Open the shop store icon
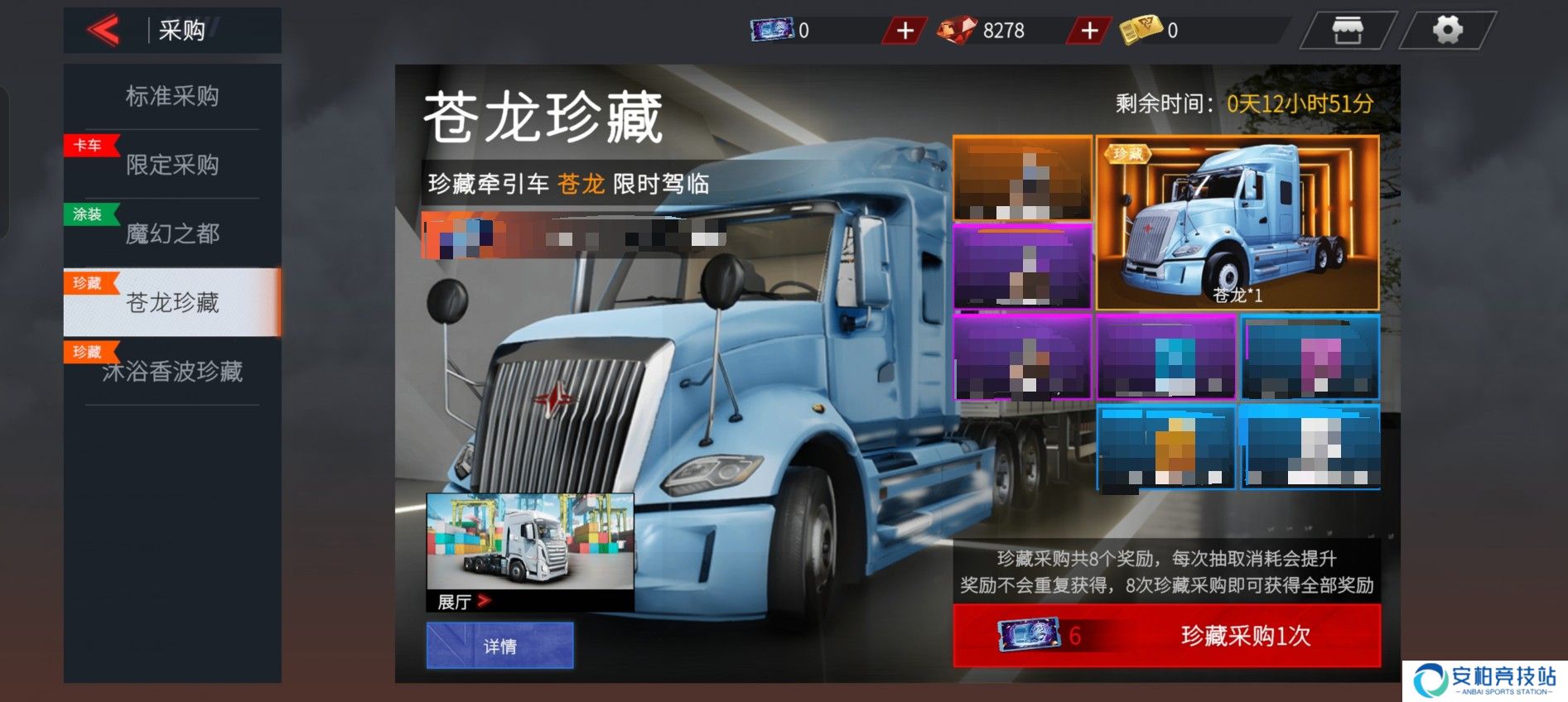The width and height of the screenshot is (1568, 702). point(1347,31)
